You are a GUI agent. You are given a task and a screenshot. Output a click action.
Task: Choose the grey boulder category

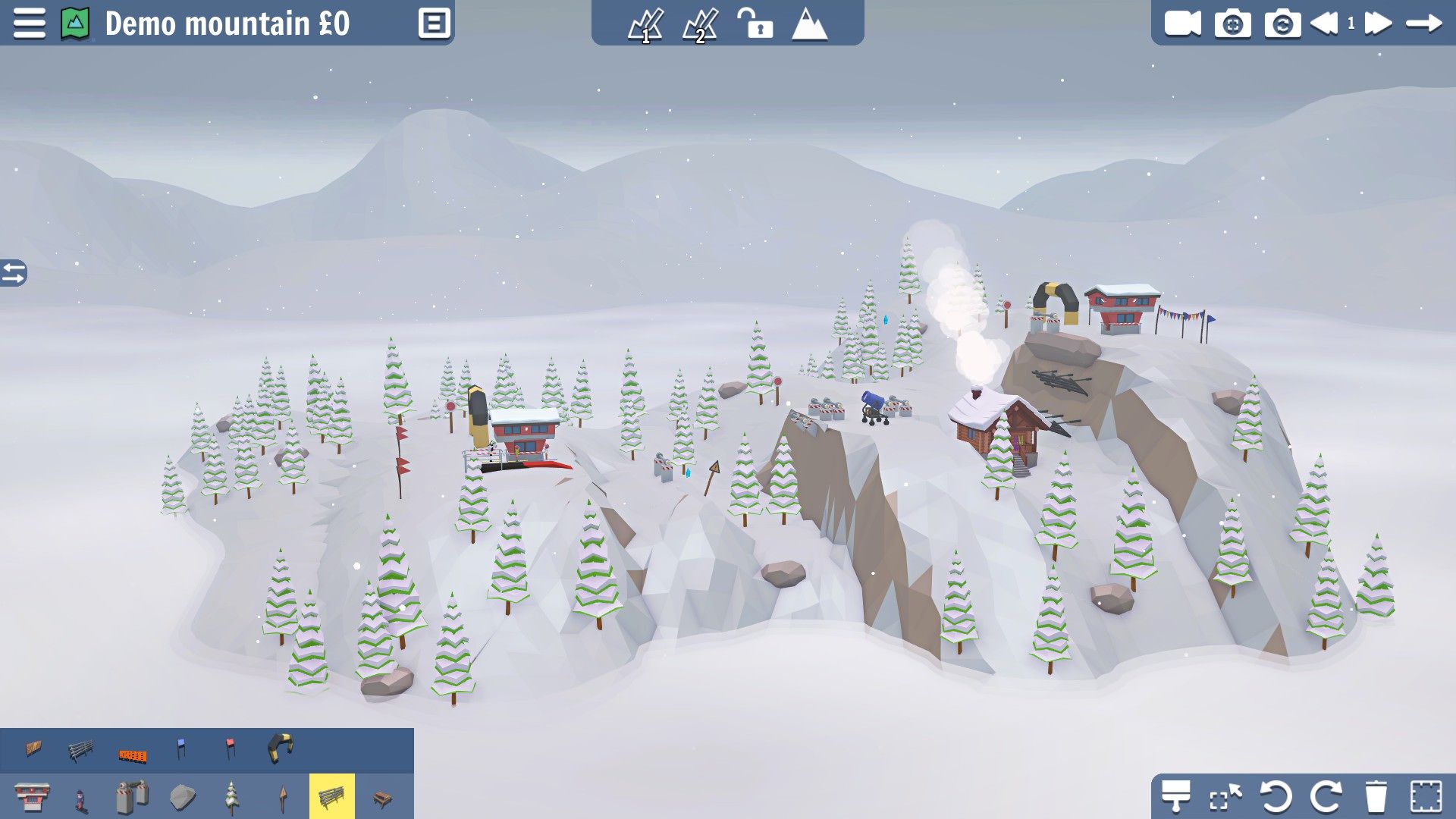coord(183,797)
